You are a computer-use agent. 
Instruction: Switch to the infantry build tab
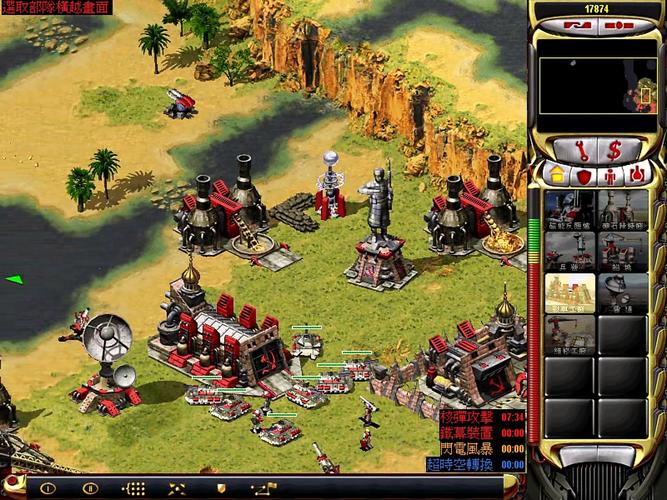(610, 175)
